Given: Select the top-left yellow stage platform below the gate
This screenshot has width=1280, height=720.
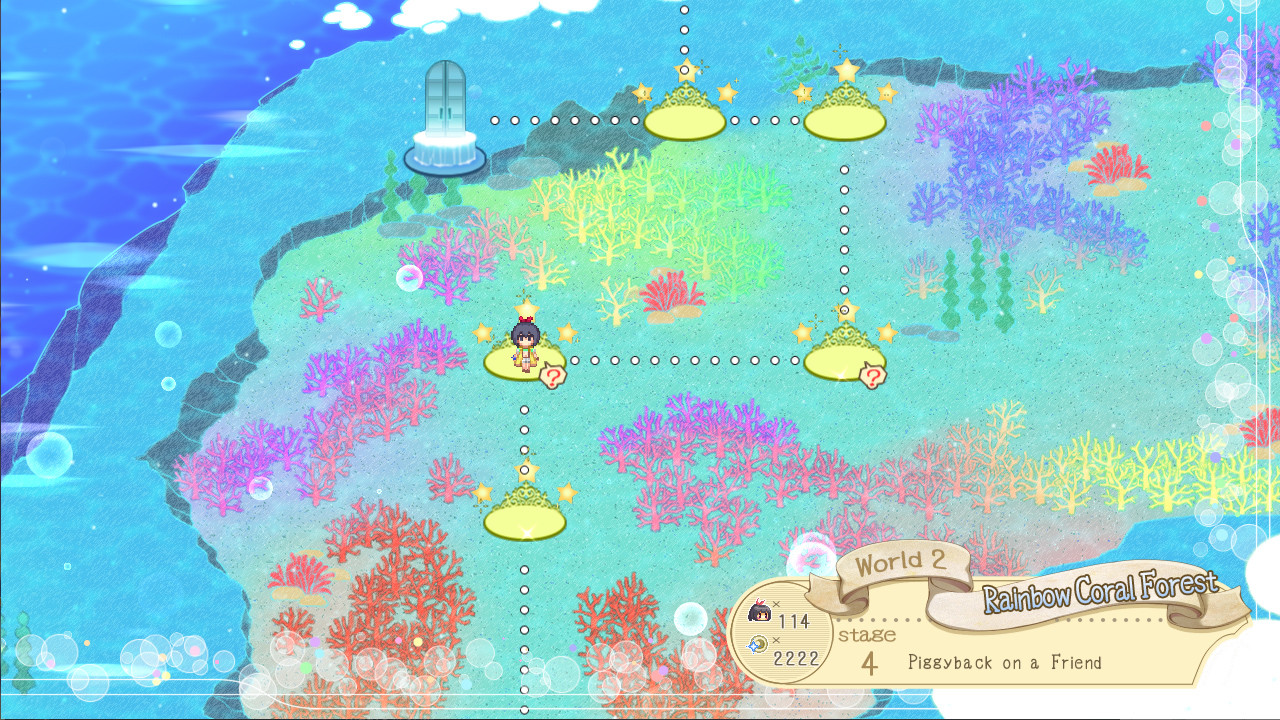Looking at the screenshot, I should tap(685, 120).
